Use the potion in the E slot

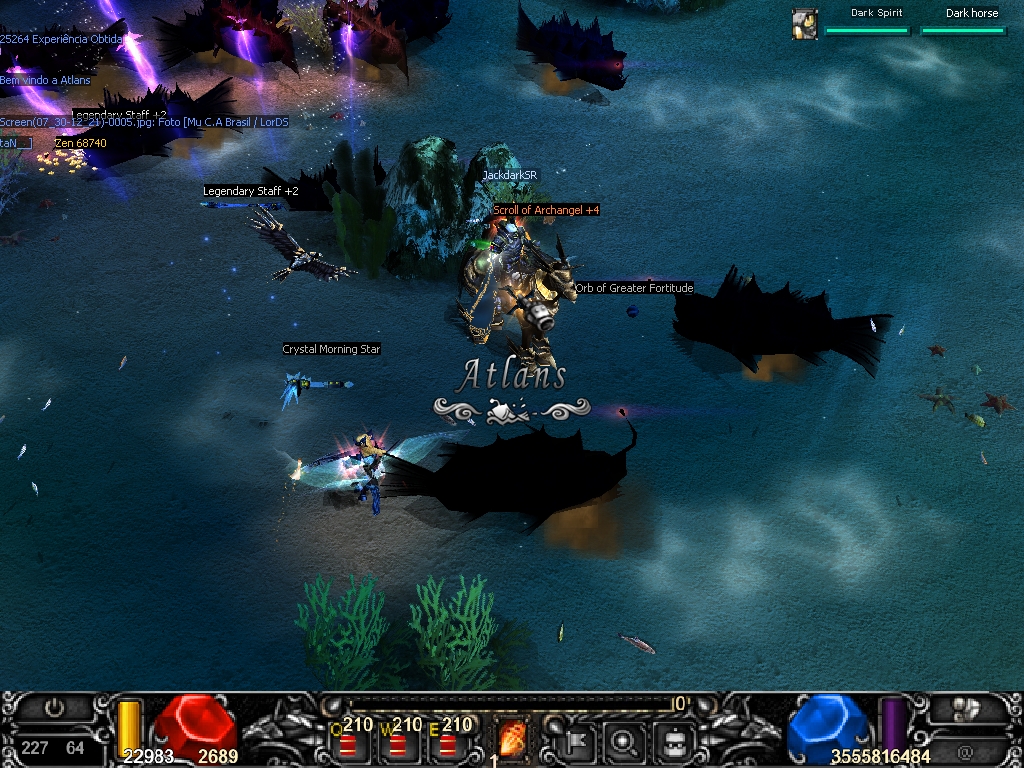[448, 744]
